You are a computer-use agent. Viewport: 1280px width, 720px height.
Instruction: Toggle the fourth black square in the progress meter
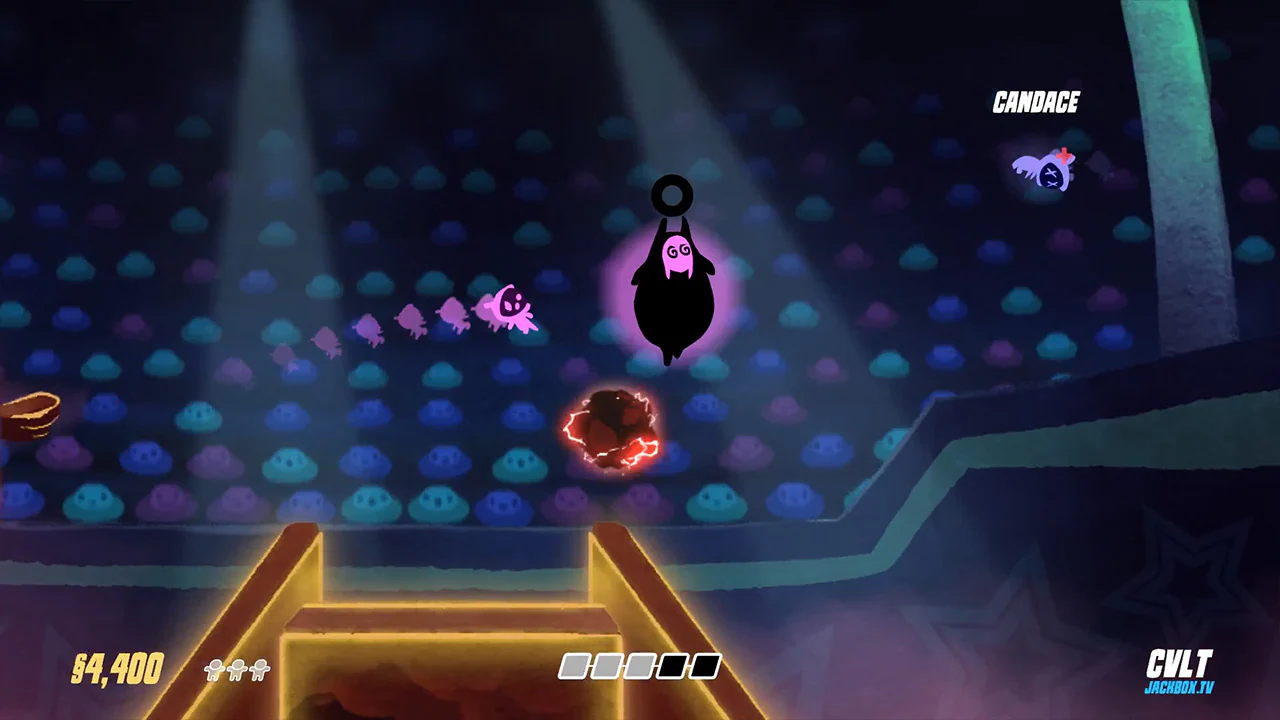click(673, 667)
